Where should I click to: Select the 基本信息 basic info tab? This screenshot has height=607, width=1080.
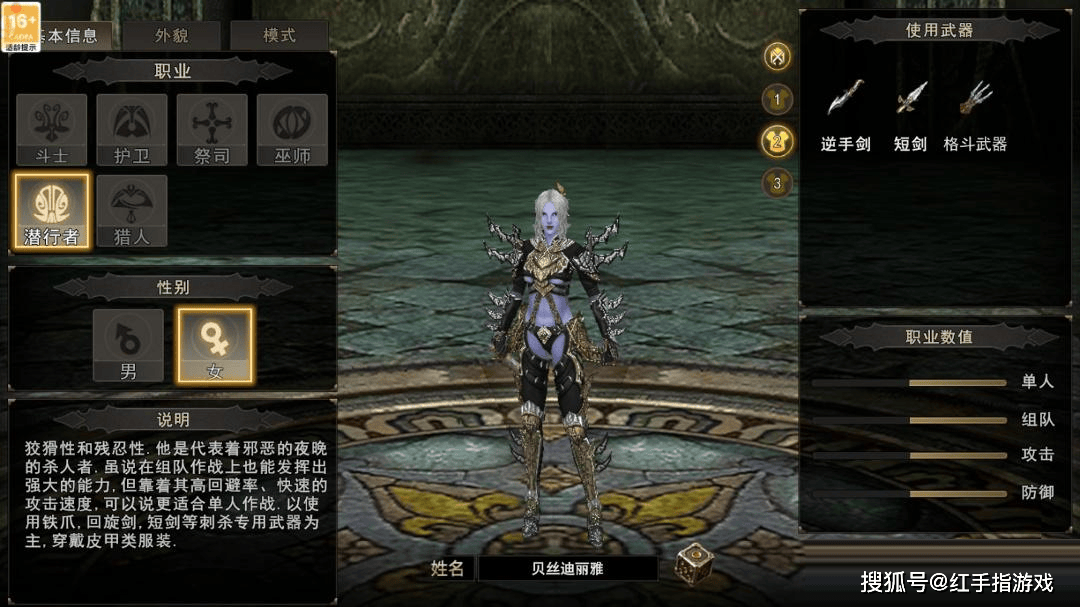point(72,36)
